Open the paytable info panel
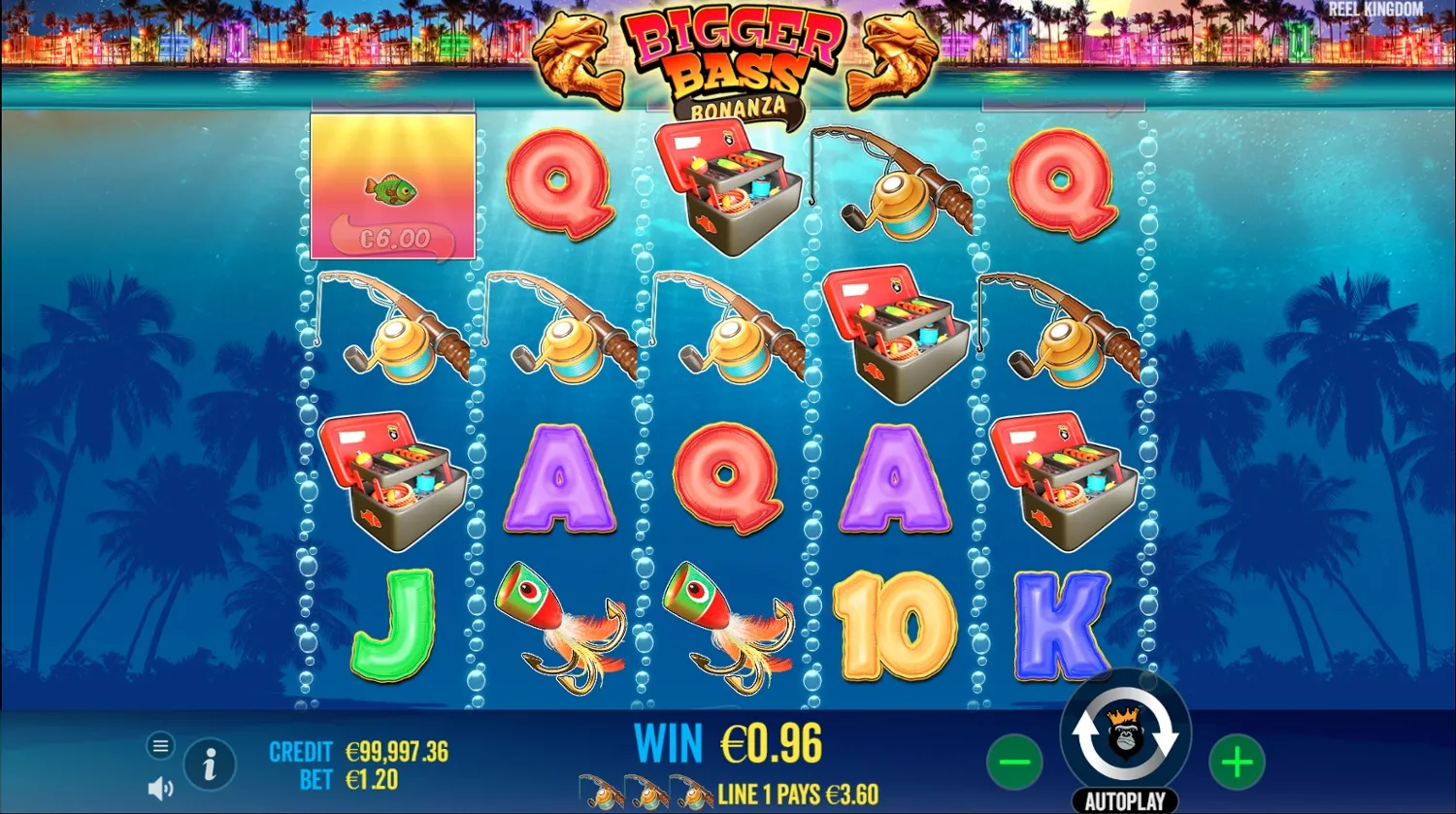Viewport: 1456px width, 814px height. click(210, 764)
